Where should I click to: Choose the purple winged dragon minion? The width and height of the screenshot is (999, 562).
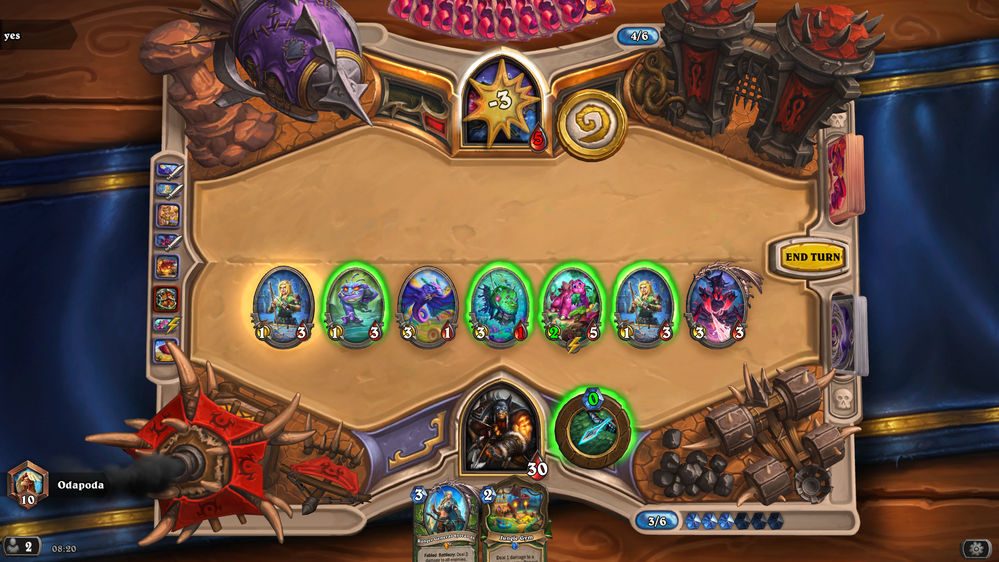428,305
